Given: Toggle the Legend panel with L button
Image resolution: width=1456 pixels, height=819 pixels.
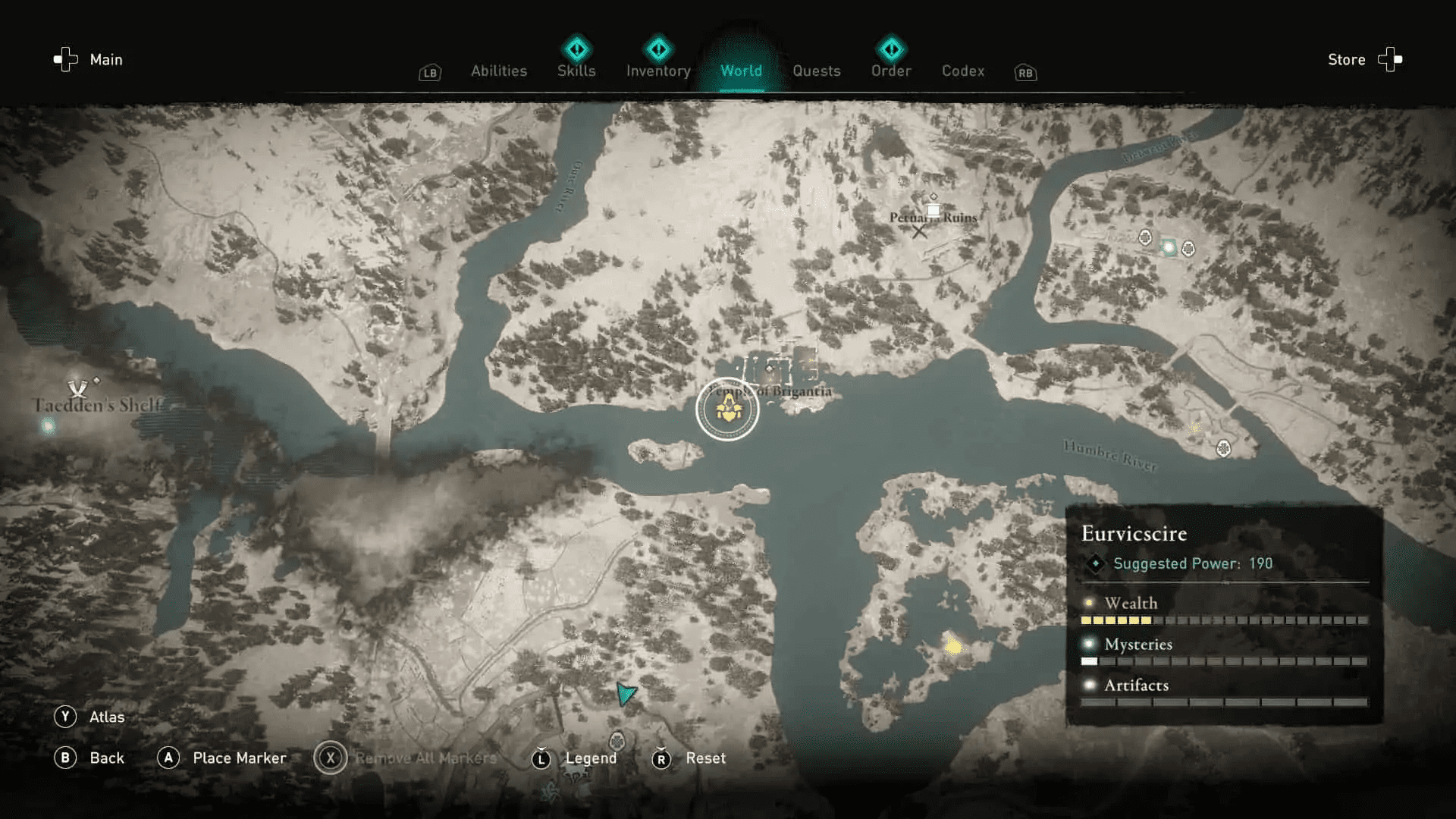Looking at the screenshot, I should click(541, 758).
